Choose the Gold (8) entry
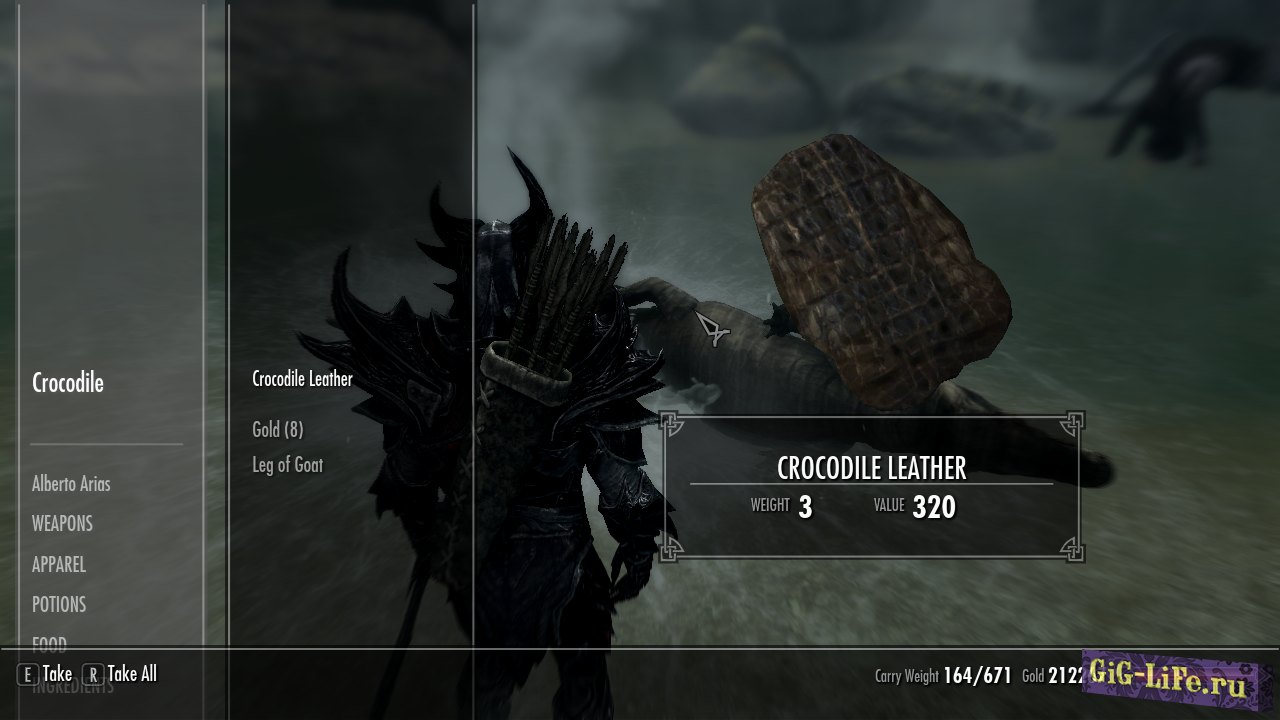1280x720 pixels. point(277,430)
